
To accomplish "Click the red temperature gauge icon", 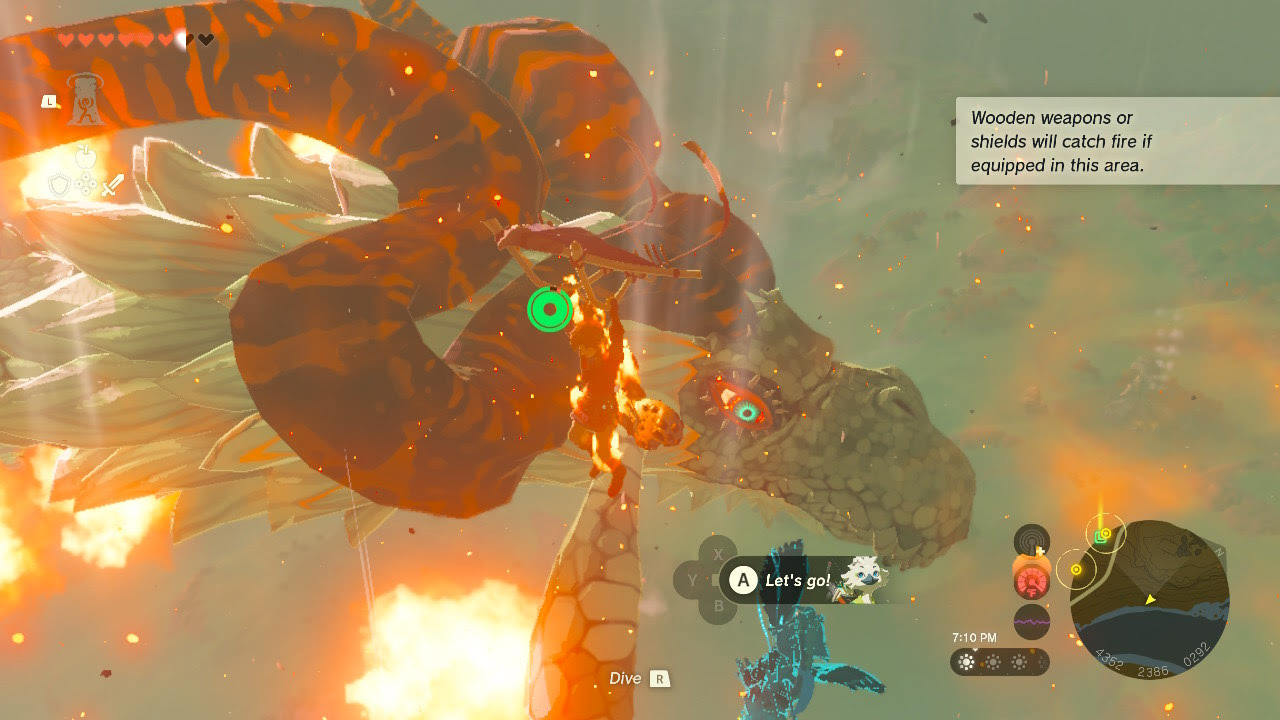I will click(1031, 583).
